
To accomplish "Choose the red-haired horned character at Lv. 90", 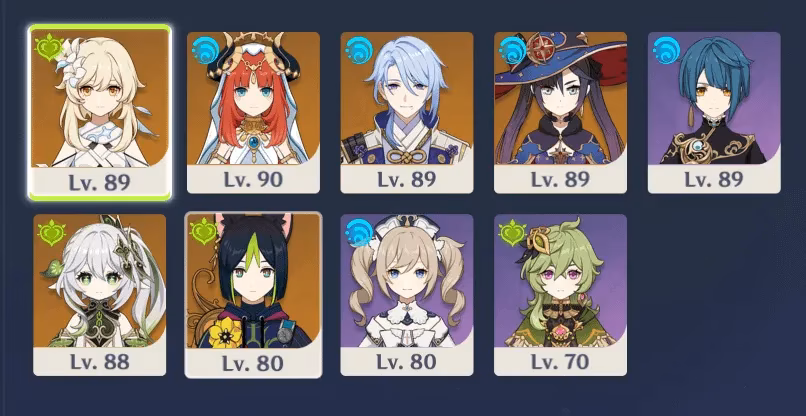I will click(253, 111).
